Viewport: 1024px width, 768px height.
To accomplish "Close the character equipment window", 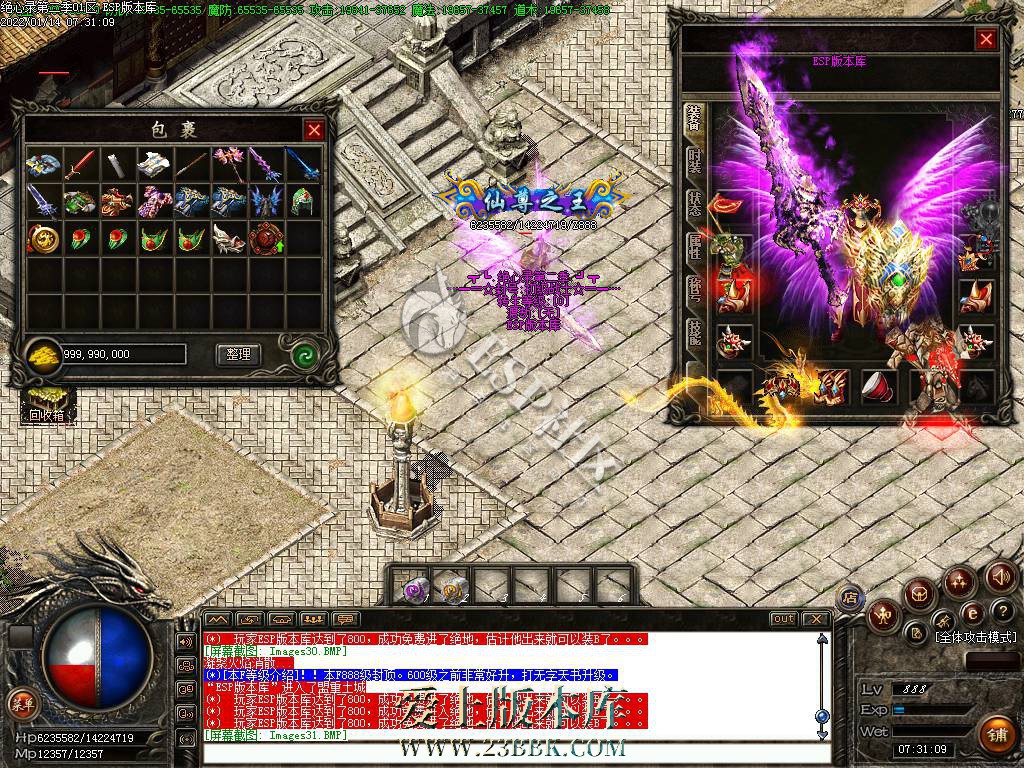I will pyautogui.click(x=986, y=39).
